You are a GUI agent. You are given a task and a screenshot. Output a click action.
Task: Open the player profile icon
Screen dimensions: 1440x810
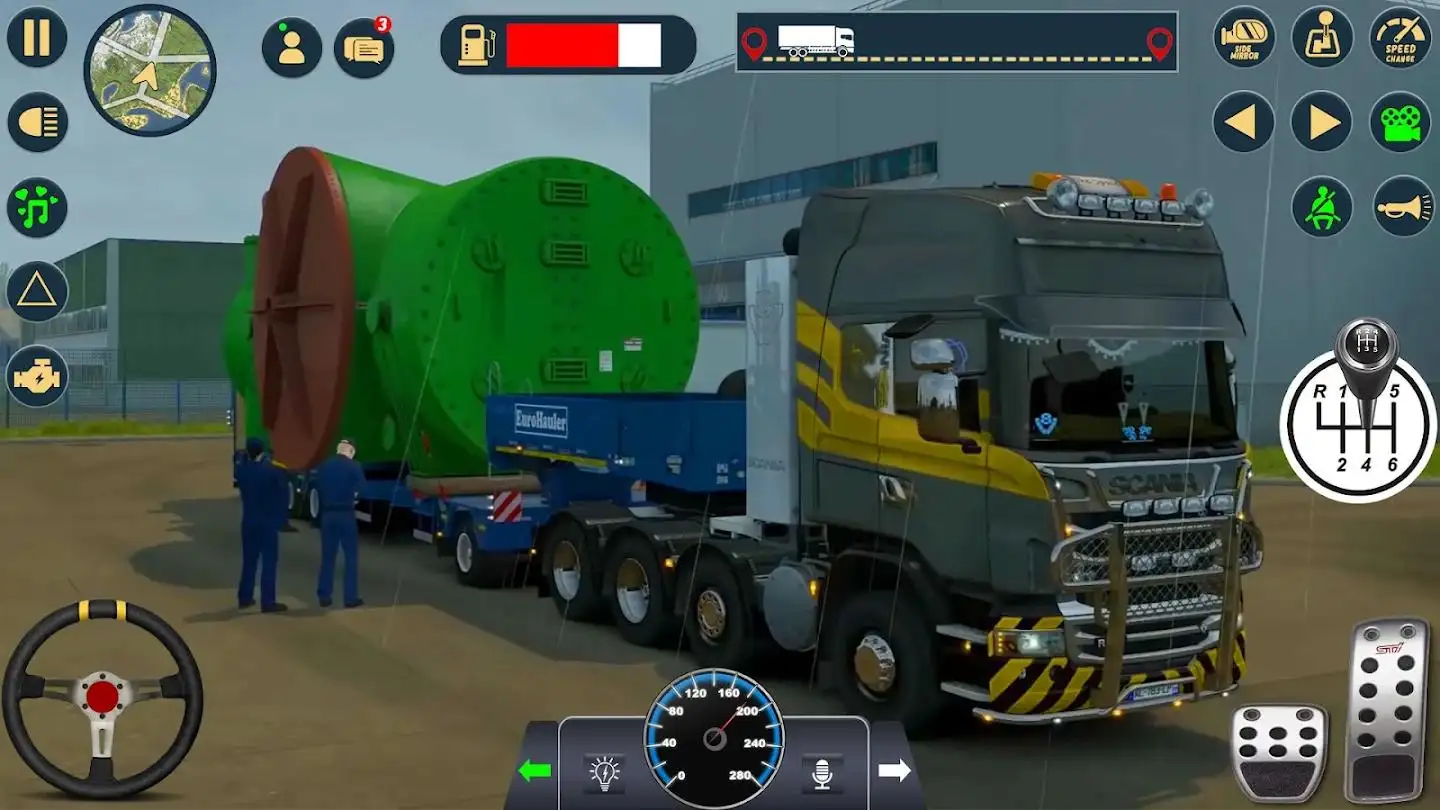click(x=292, y=47)
